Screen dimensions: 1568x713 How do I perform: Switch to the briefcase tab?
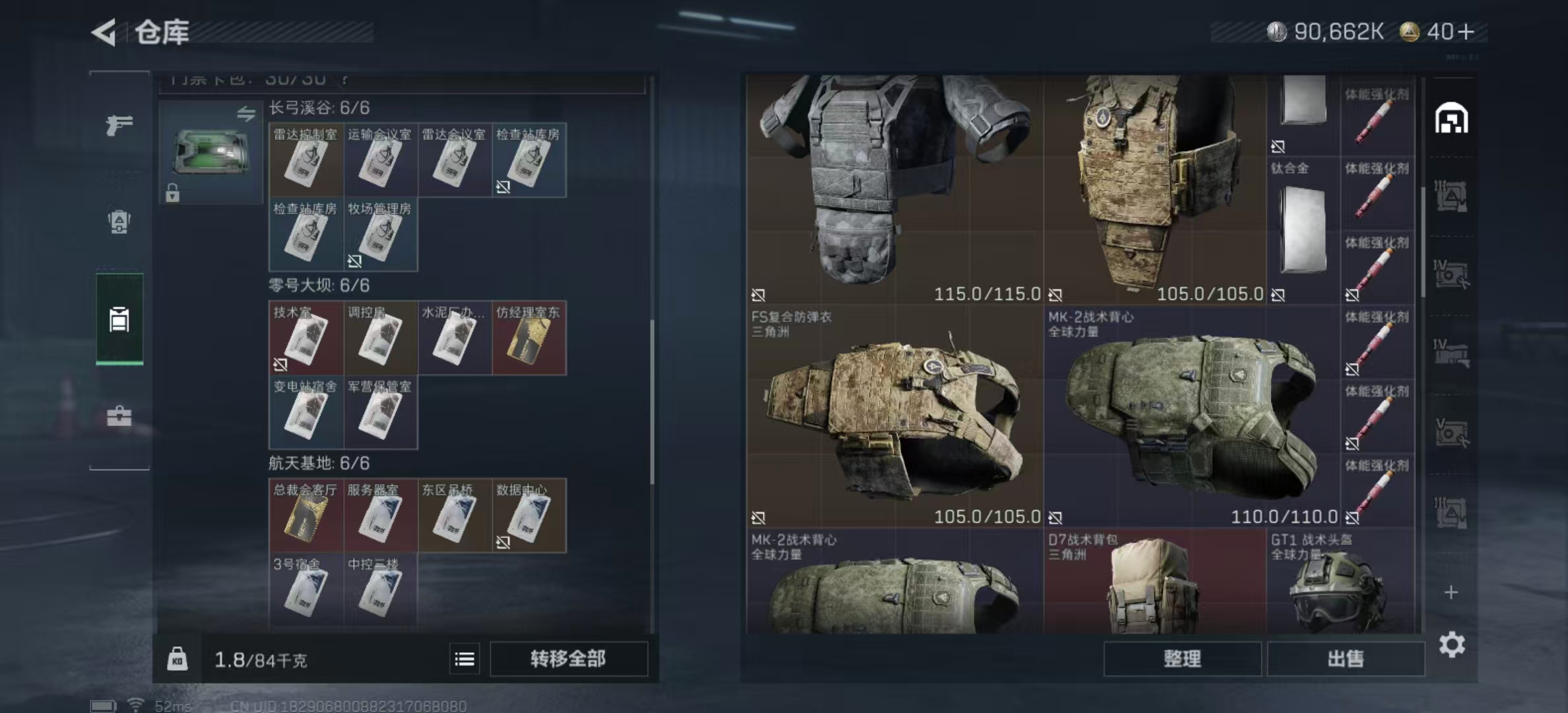point(119,416)
